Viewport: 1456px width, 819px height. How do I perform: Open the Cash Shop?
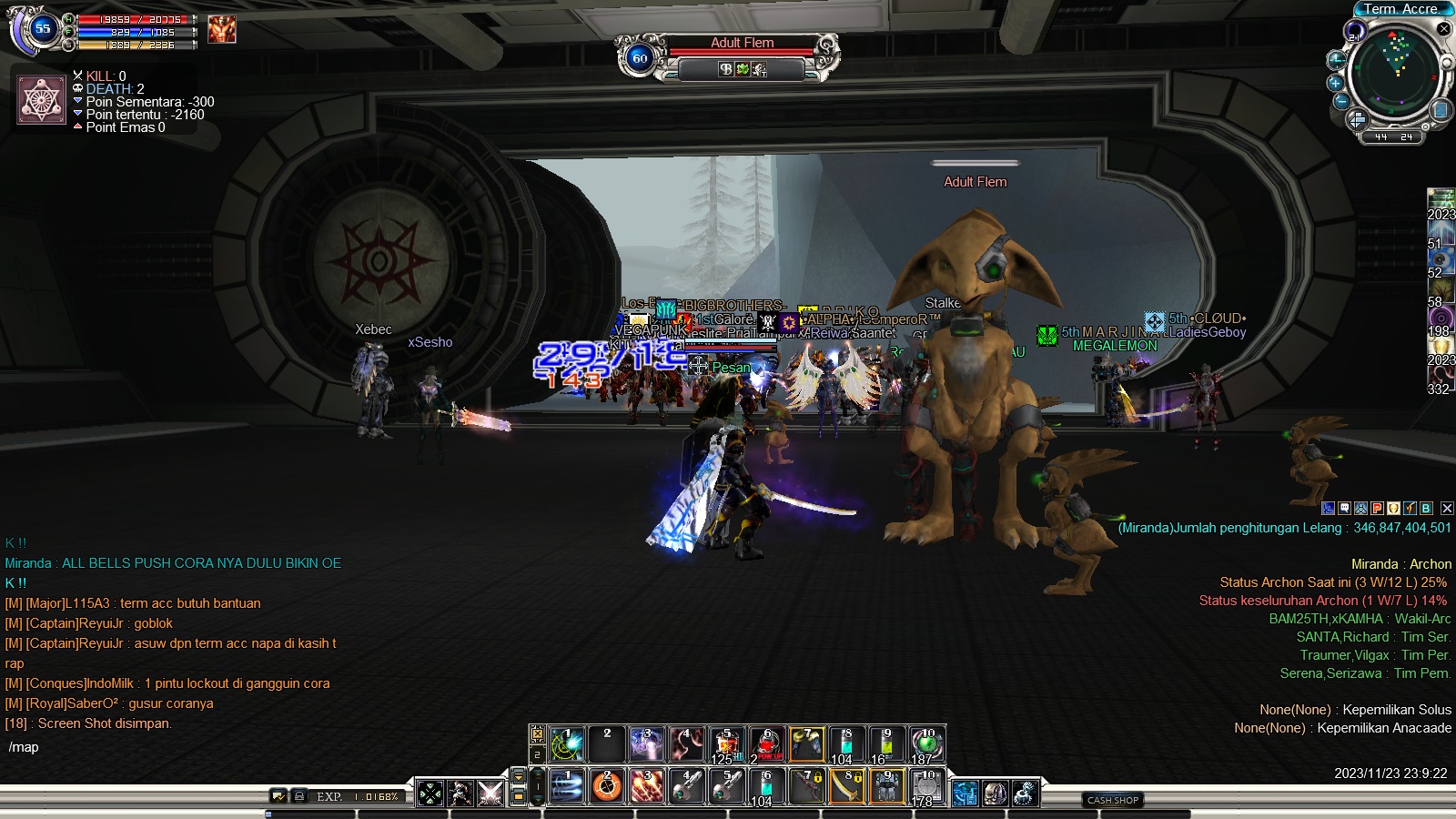pos(1113,800)
